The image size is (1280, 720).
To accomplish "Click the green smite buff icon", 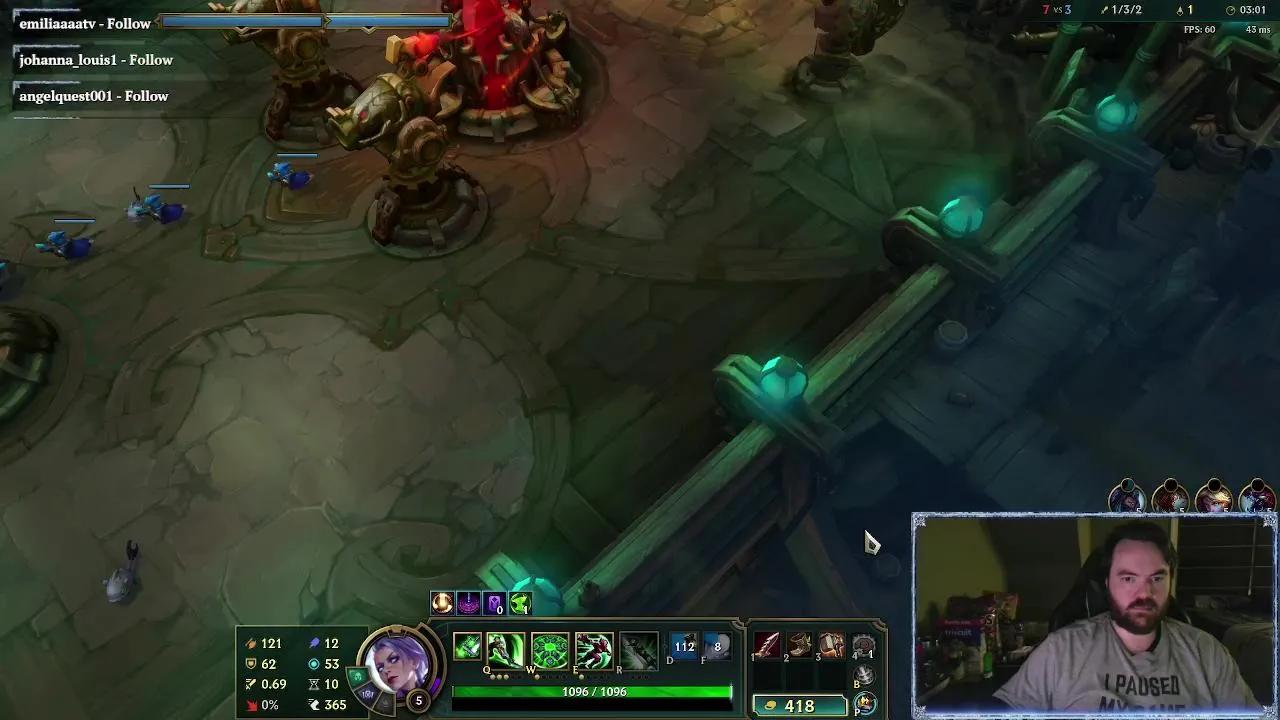I will point(520,602).
